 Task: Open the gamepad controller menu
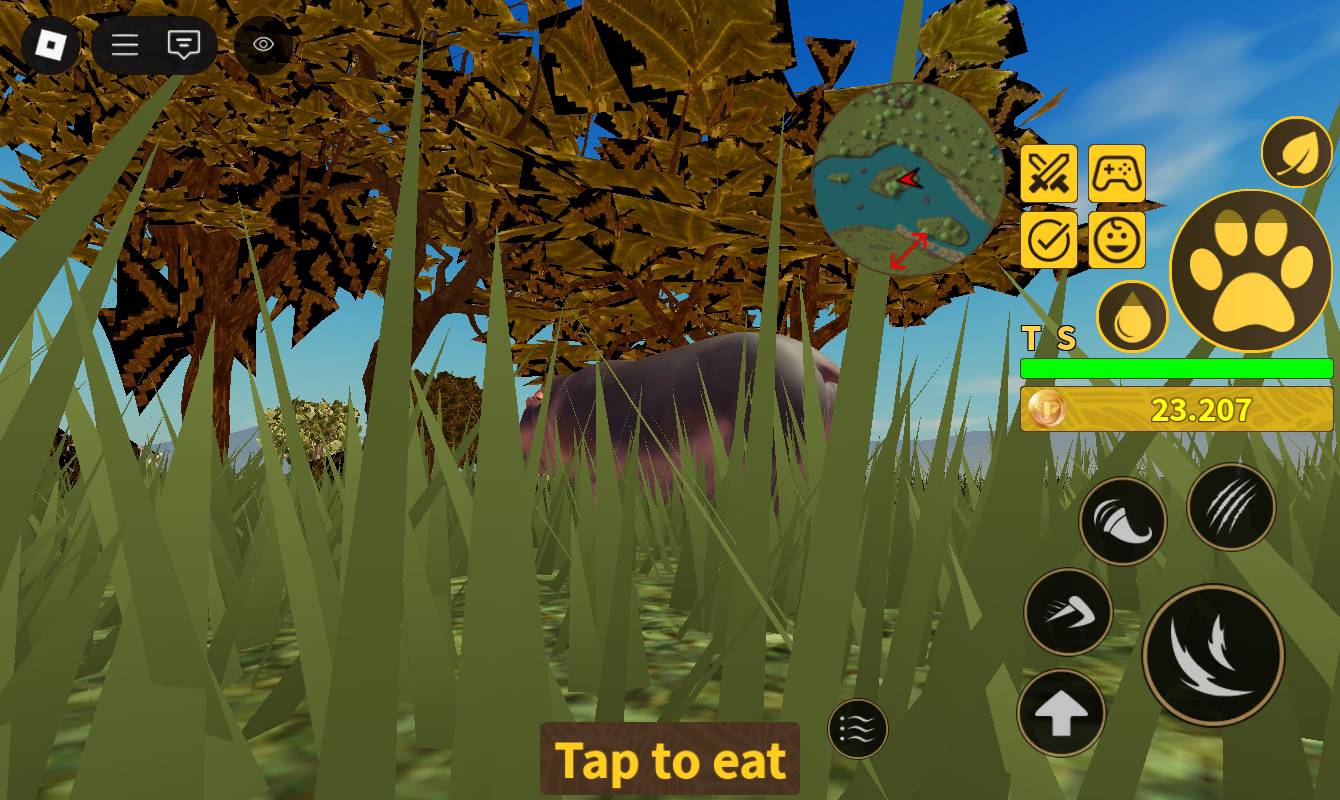pos(1116,174)
